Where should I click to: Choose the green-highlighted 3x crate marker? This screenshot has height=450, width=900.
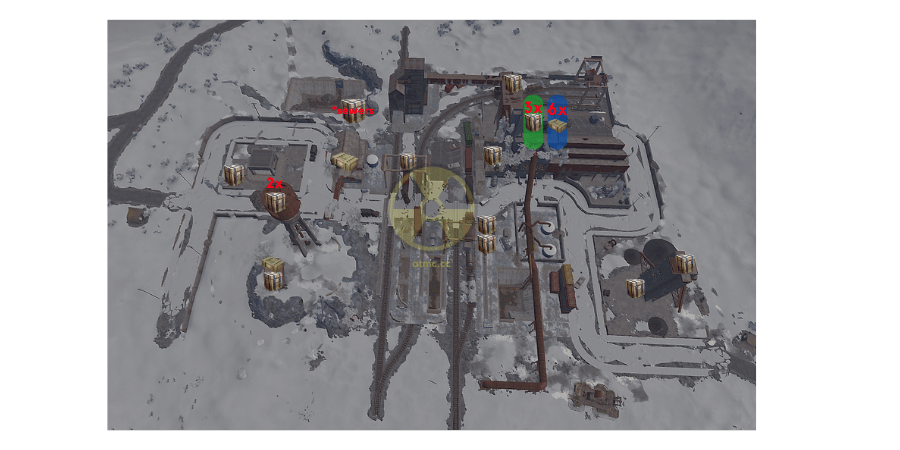coord(534,123)
